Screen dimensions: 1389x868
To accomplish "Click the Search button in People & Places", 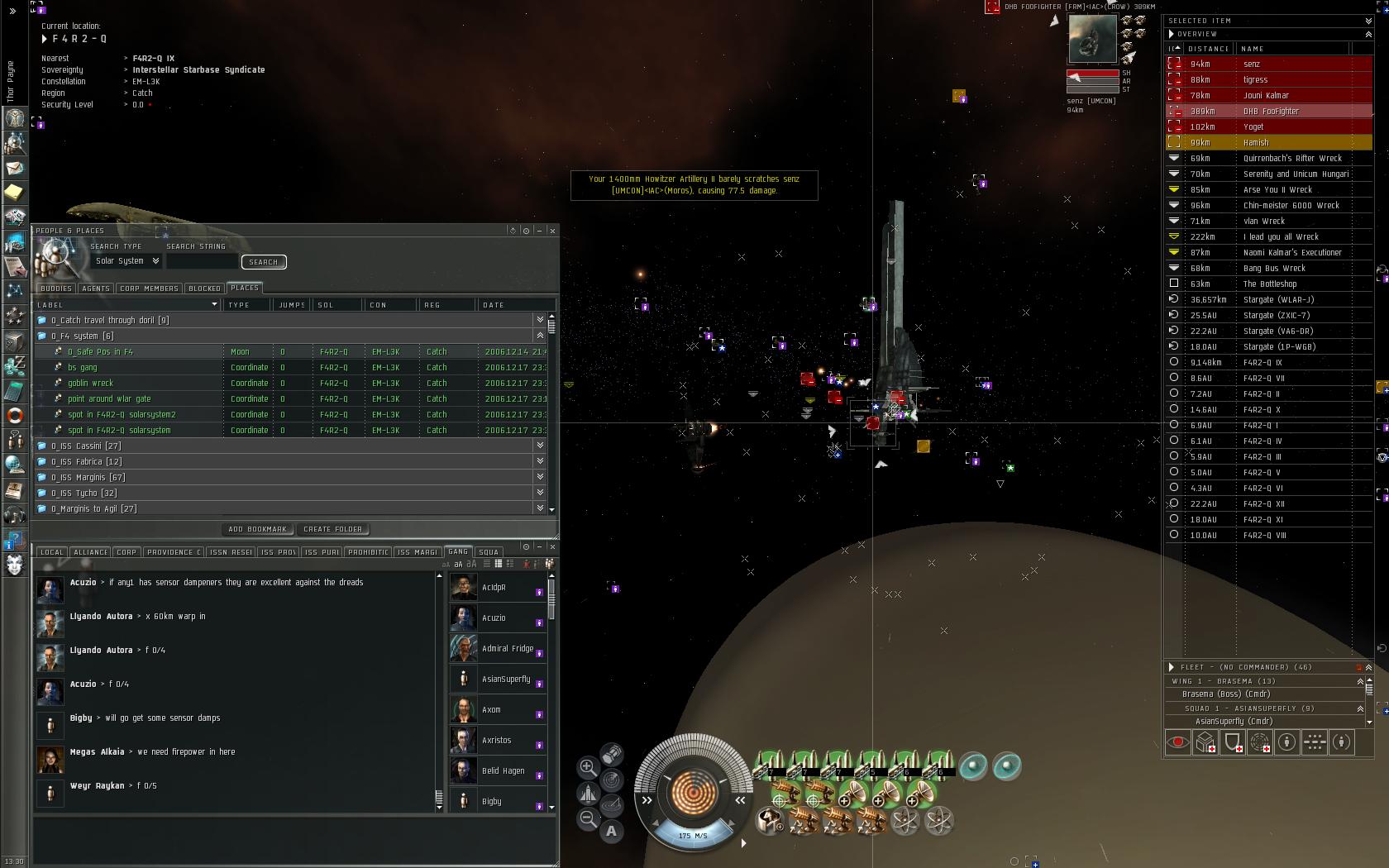I will pos(264,262).
